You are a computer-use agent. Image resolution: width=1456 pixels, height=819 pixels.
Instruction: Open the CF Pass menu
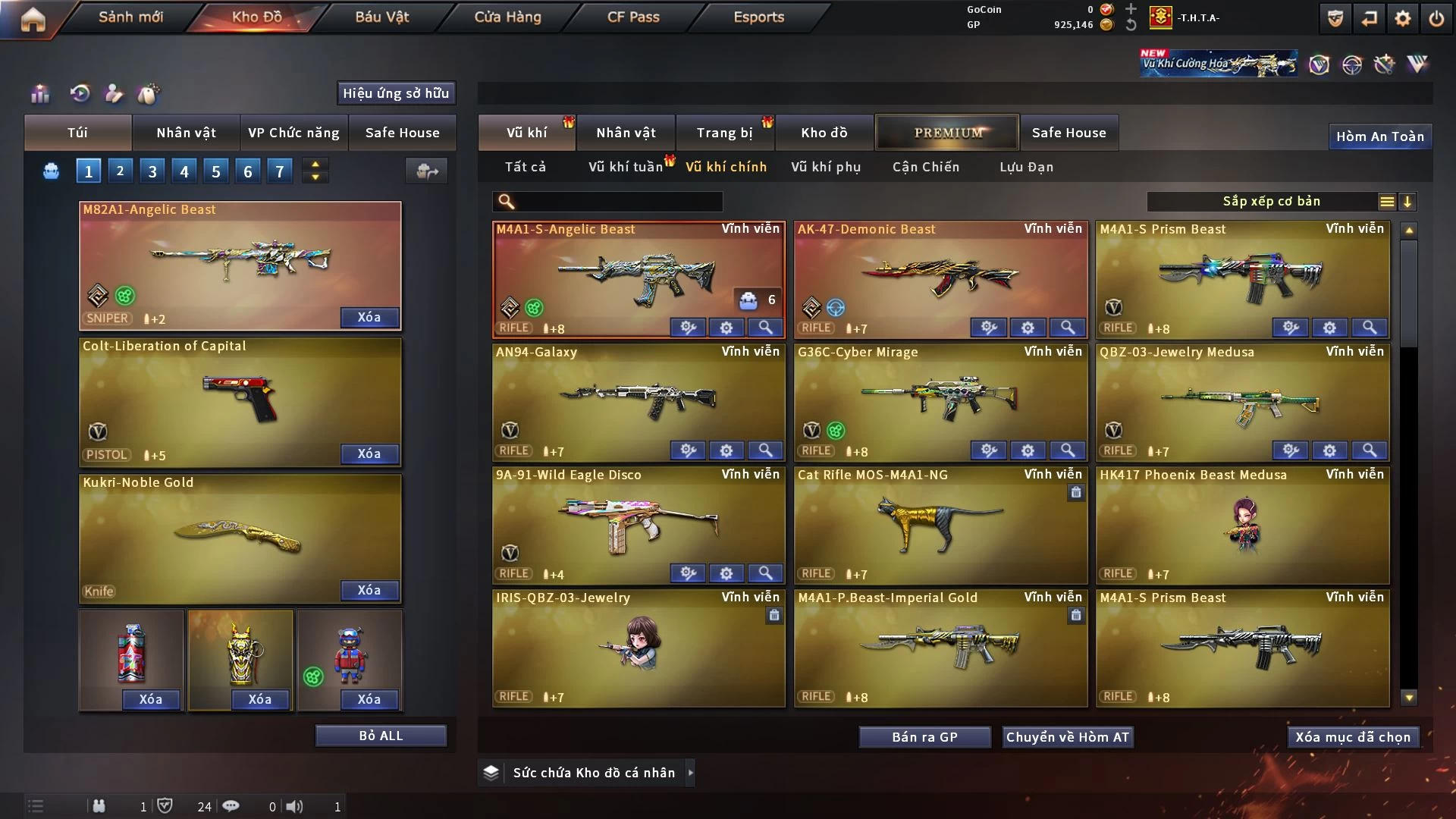[633, 17]
